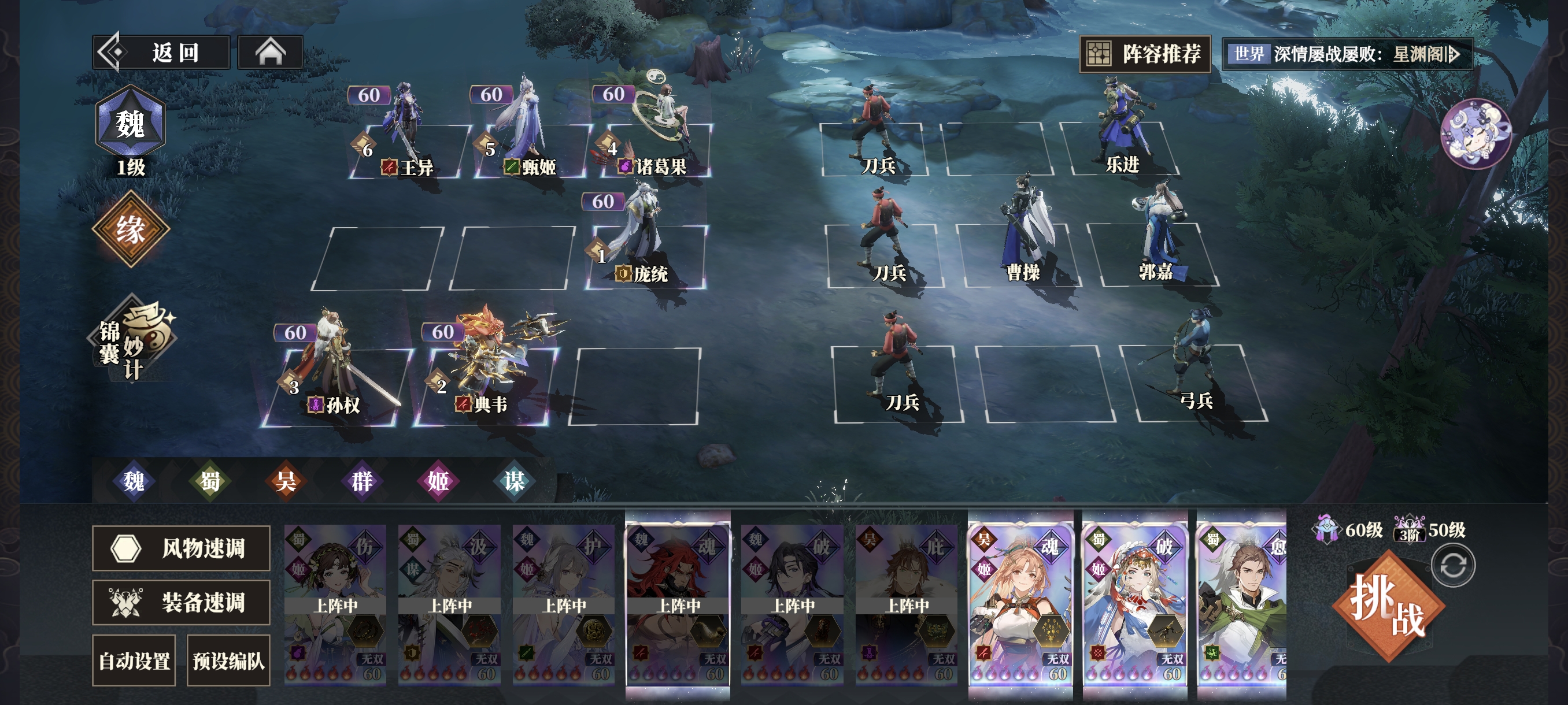The height and width of the screenshot is (705, 1568).
Task: Filter heroes by 吴 faction
Action: point(286,481)
